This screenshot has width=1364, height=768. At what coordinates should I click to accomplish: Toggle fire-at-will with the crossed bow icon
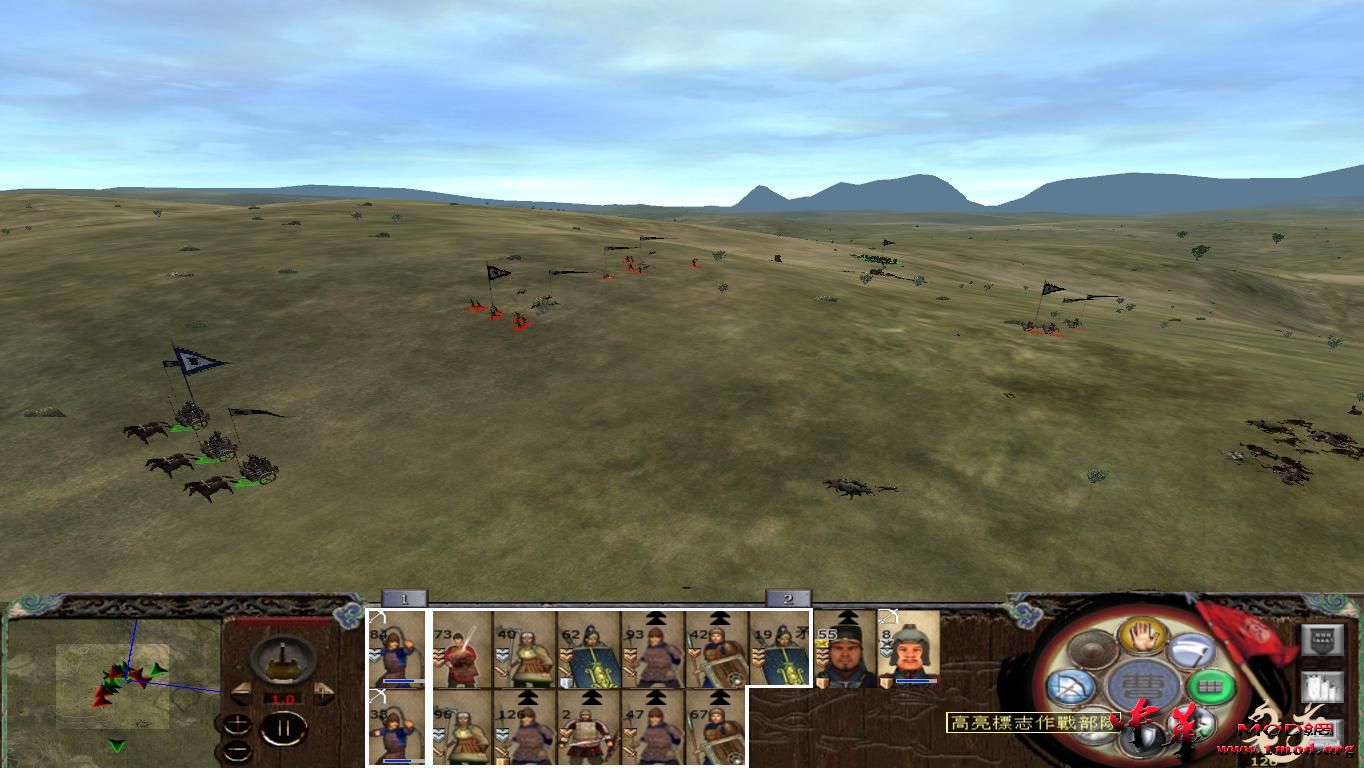click(1071, 685)
